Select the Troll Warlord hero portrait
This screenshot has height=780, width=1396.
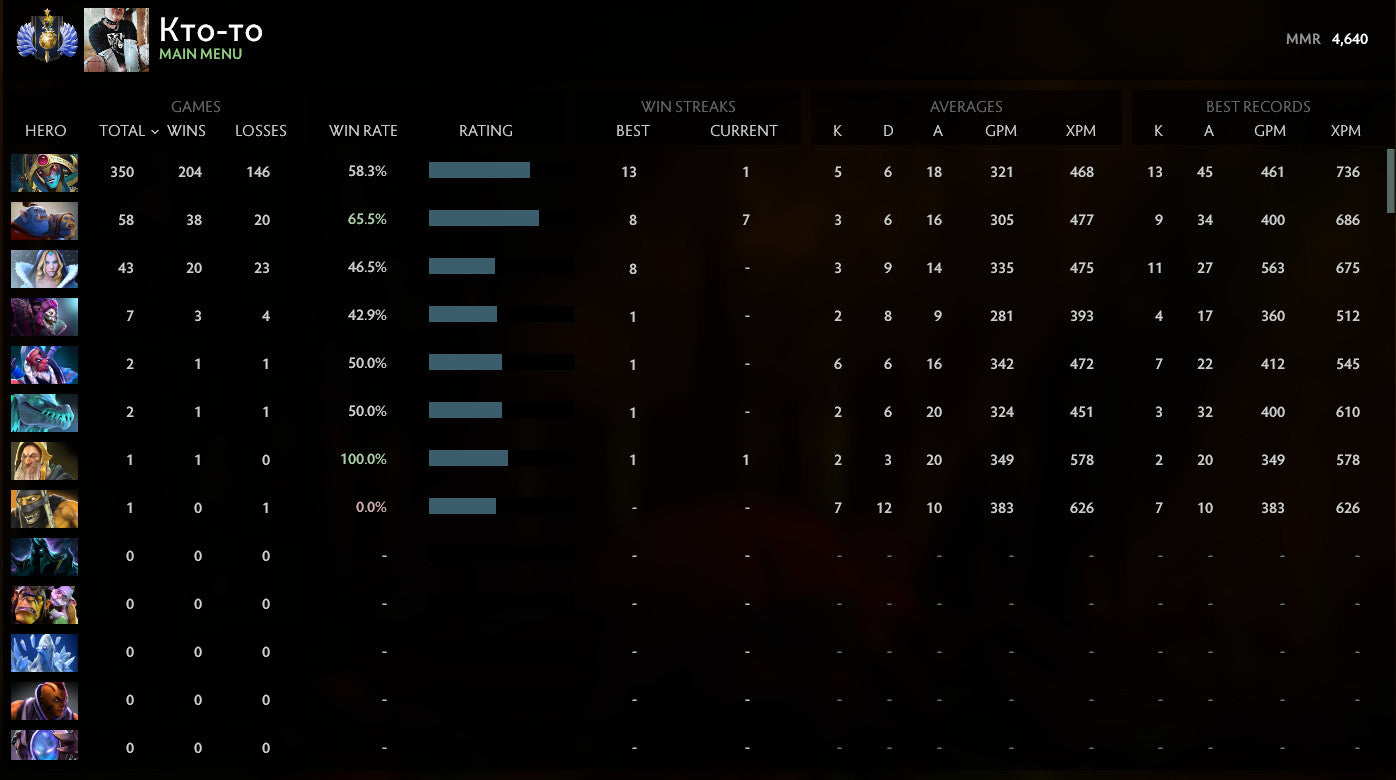(x=44, y=364)
